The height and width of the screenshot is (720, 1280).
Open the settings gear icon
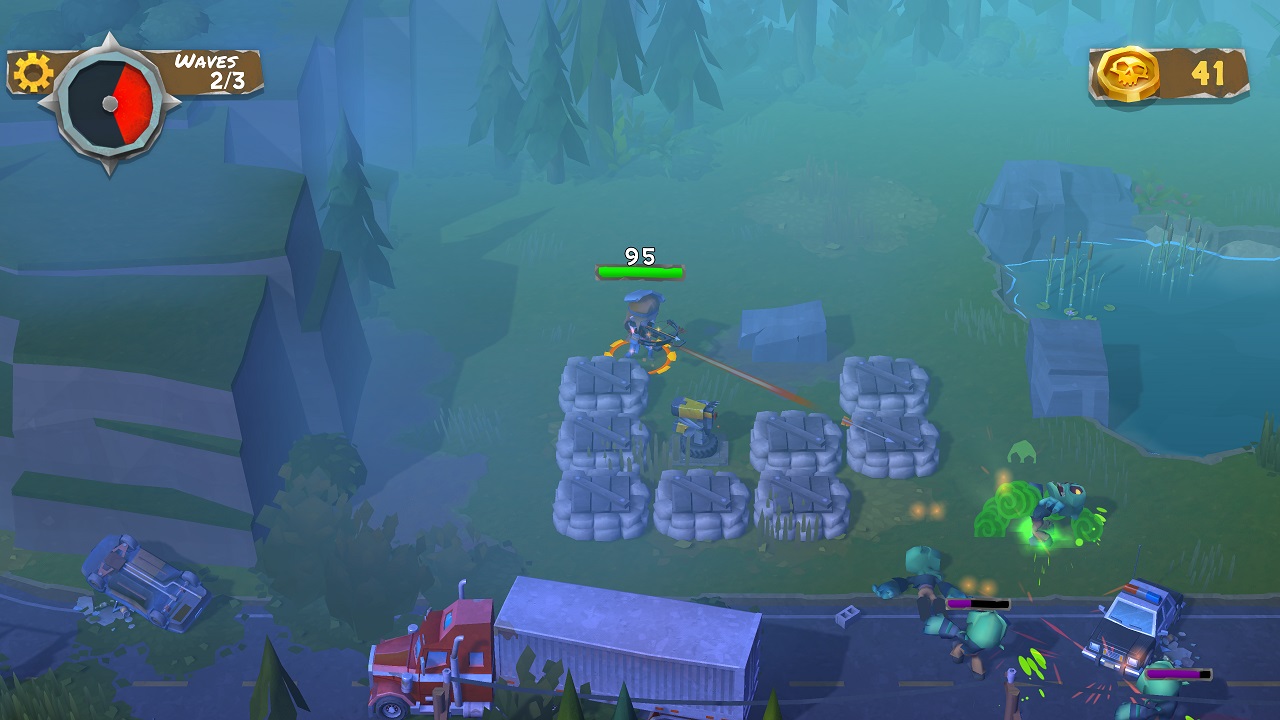(x=32, y=73)
